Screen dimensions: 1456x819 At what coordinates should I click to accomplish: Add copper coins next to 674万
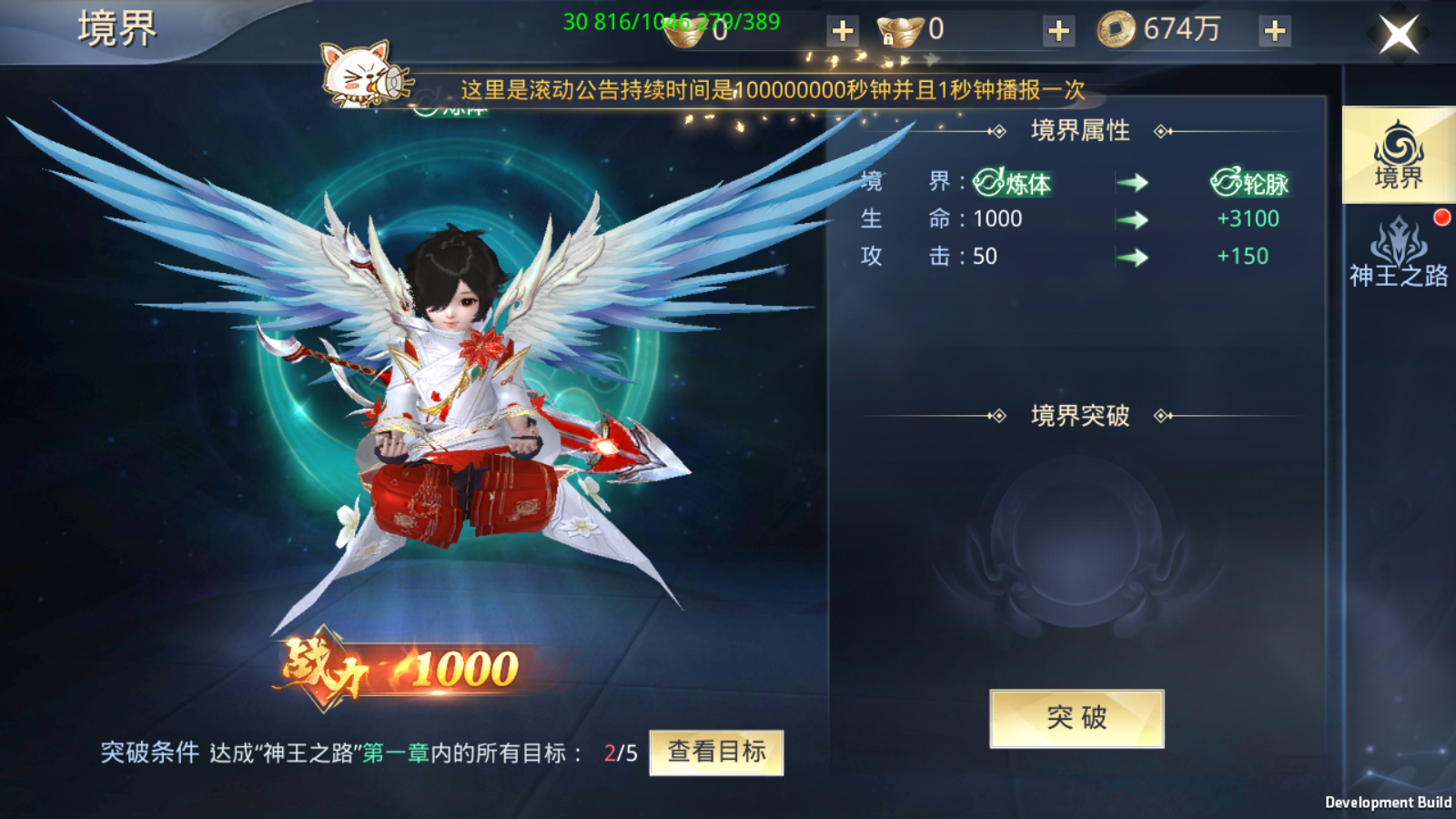click(1275, 31)
